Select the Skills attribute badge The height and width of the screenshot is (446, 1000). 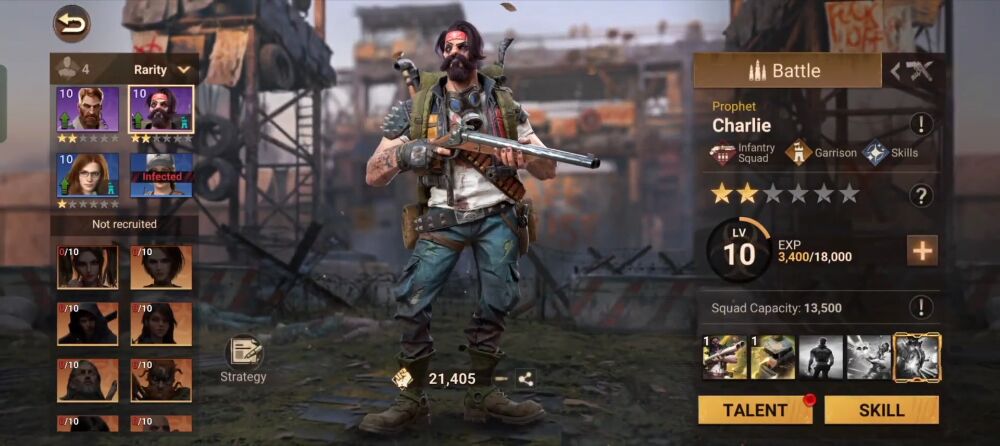[x=890, y=153]
